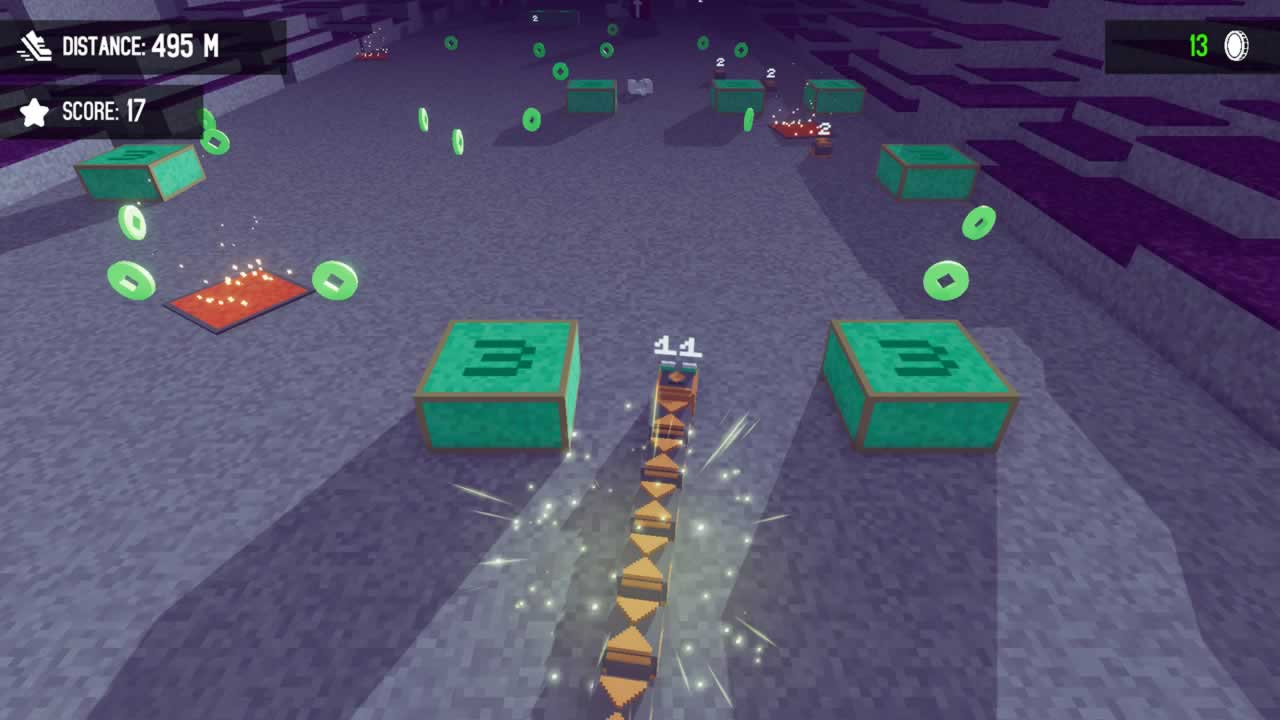Click the coin icon in top right corner
The height and width of the screenshot is (720, 1280).
tap(1232, 45)
